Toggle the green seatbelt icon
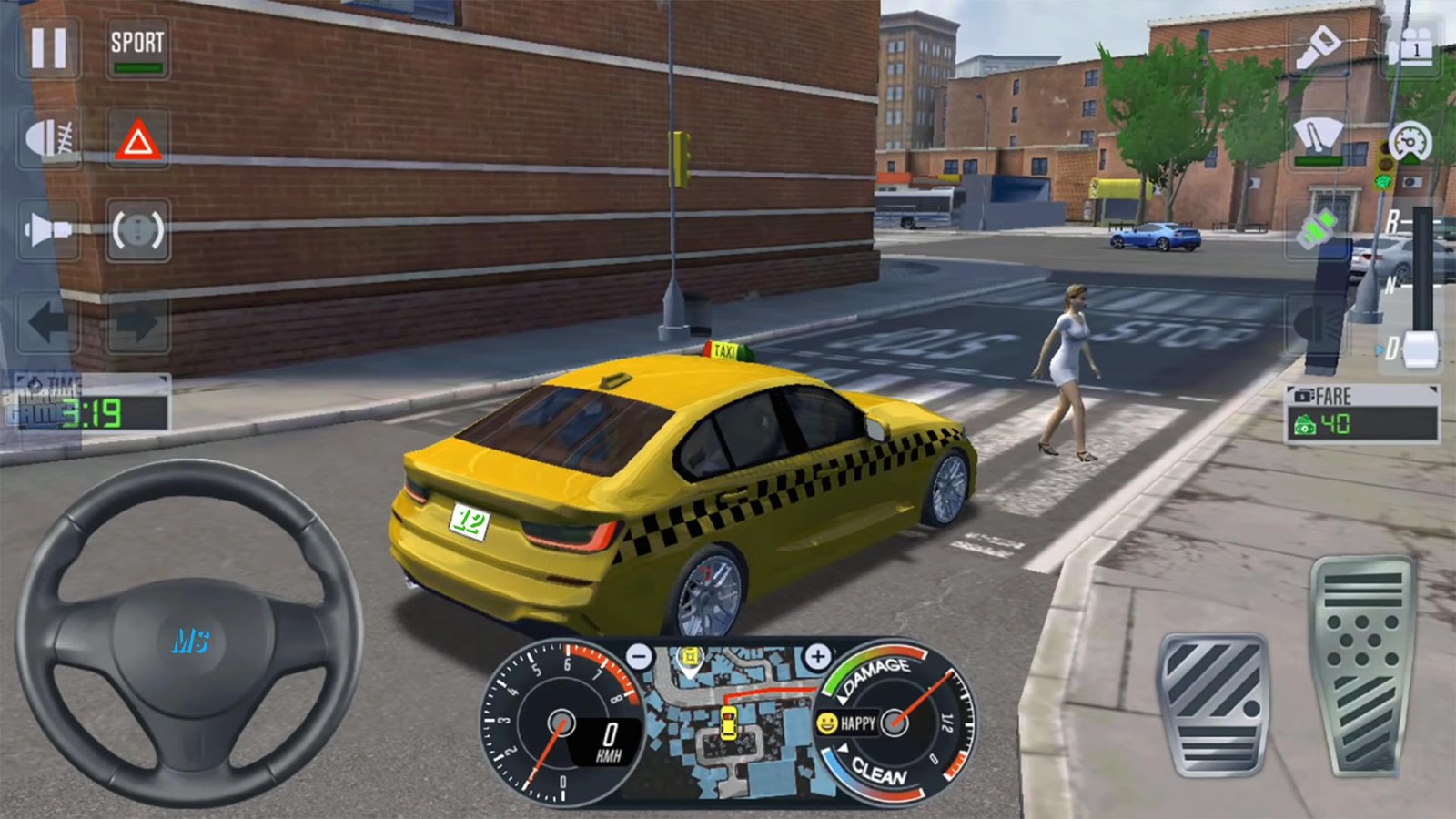Image resolution: width=1456 pixels, height=819 pixels. pos(1317,227)
